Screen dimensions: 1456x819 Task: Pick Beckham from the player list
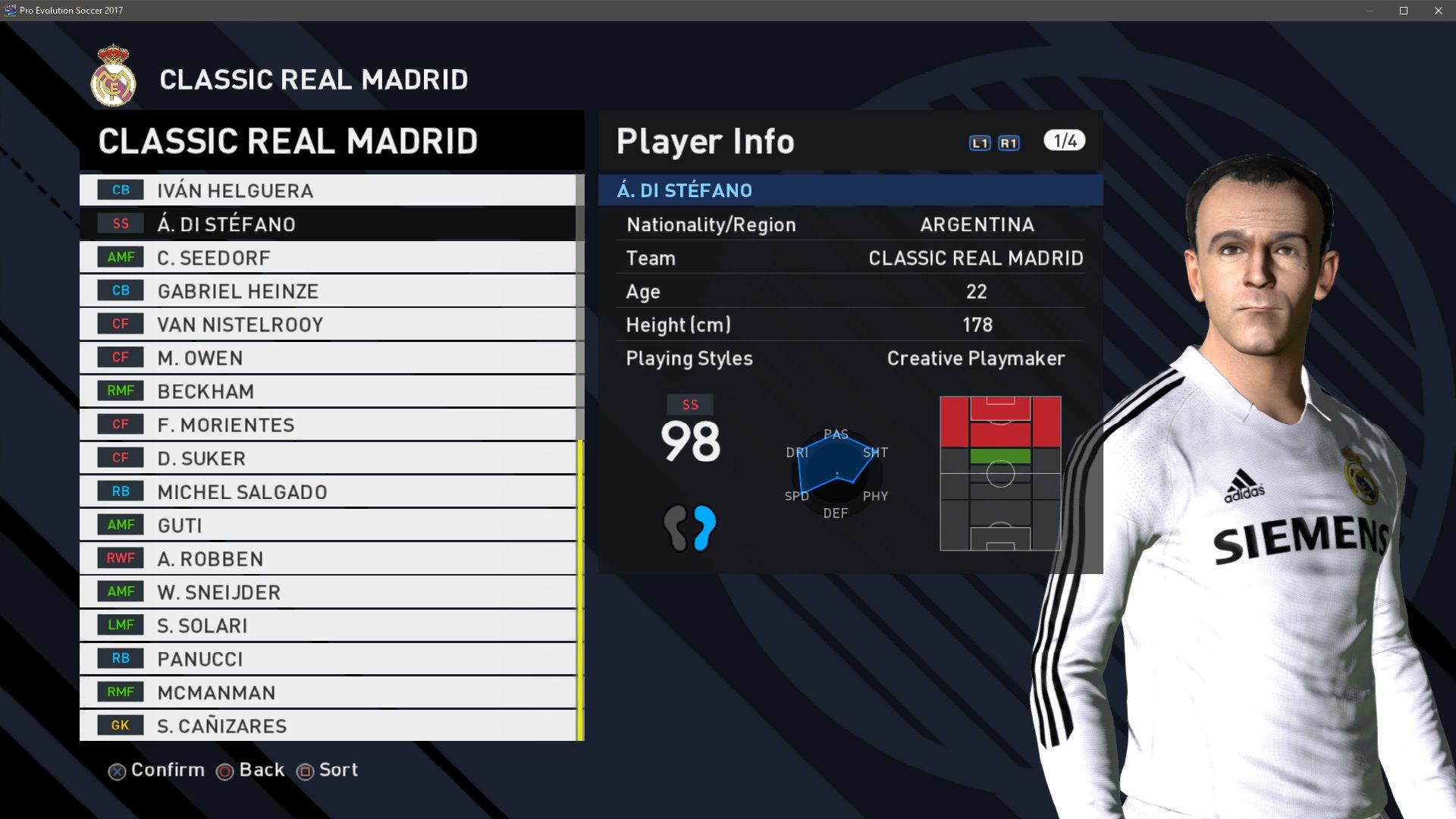click(x=328, y=391)
